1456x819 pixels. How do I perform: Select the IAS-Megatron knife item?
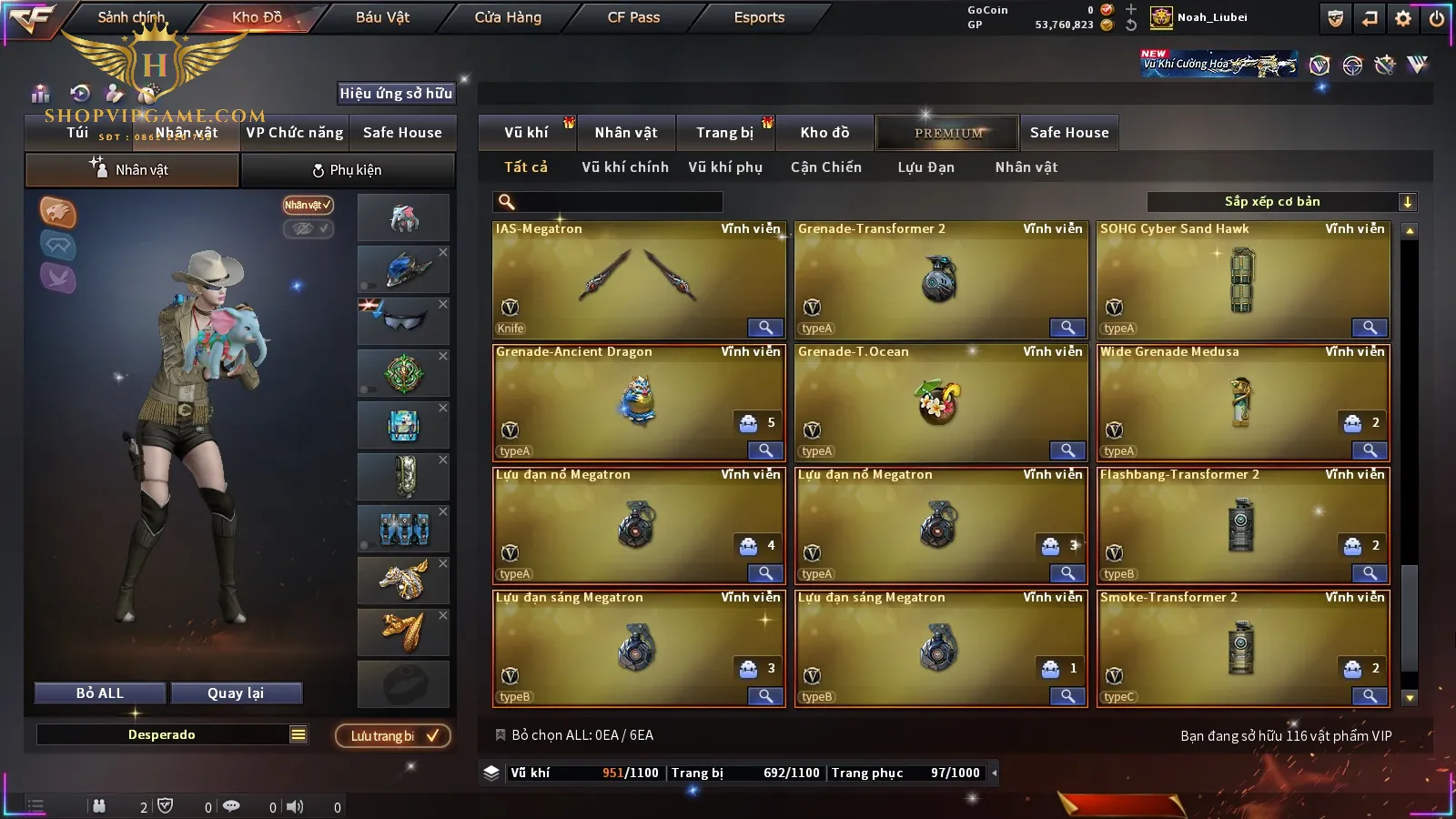pyautogui.click(x=638, y=280)
